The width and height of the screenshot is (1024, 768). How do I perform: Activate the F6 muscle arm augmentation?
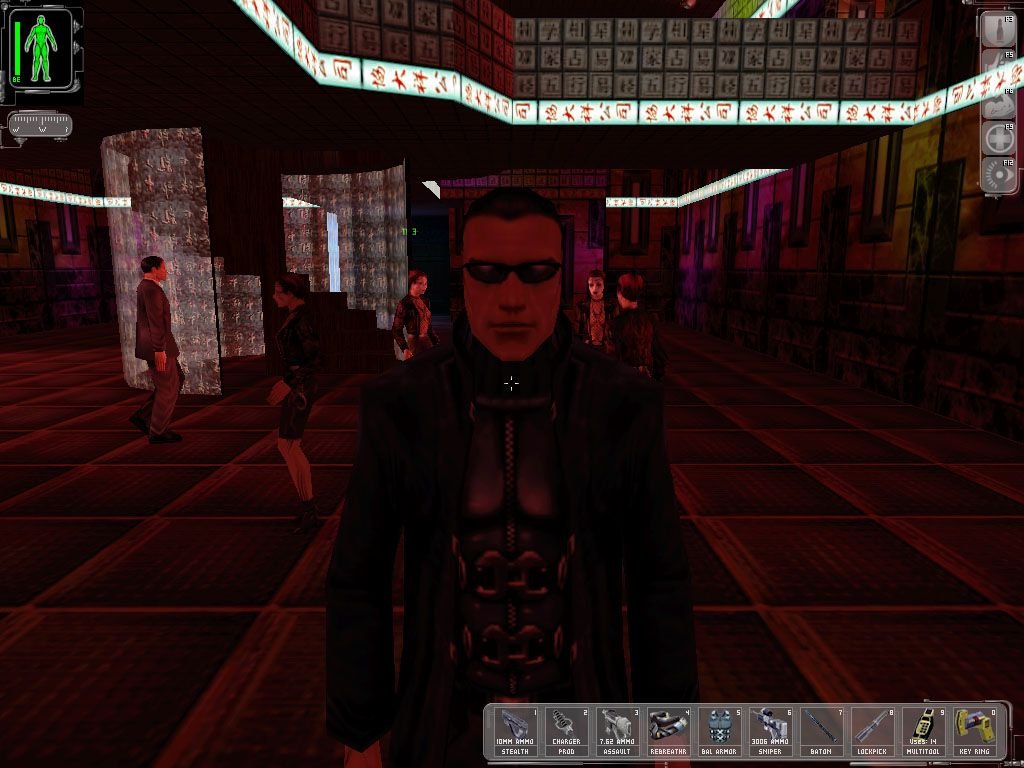tap(999, 100)
